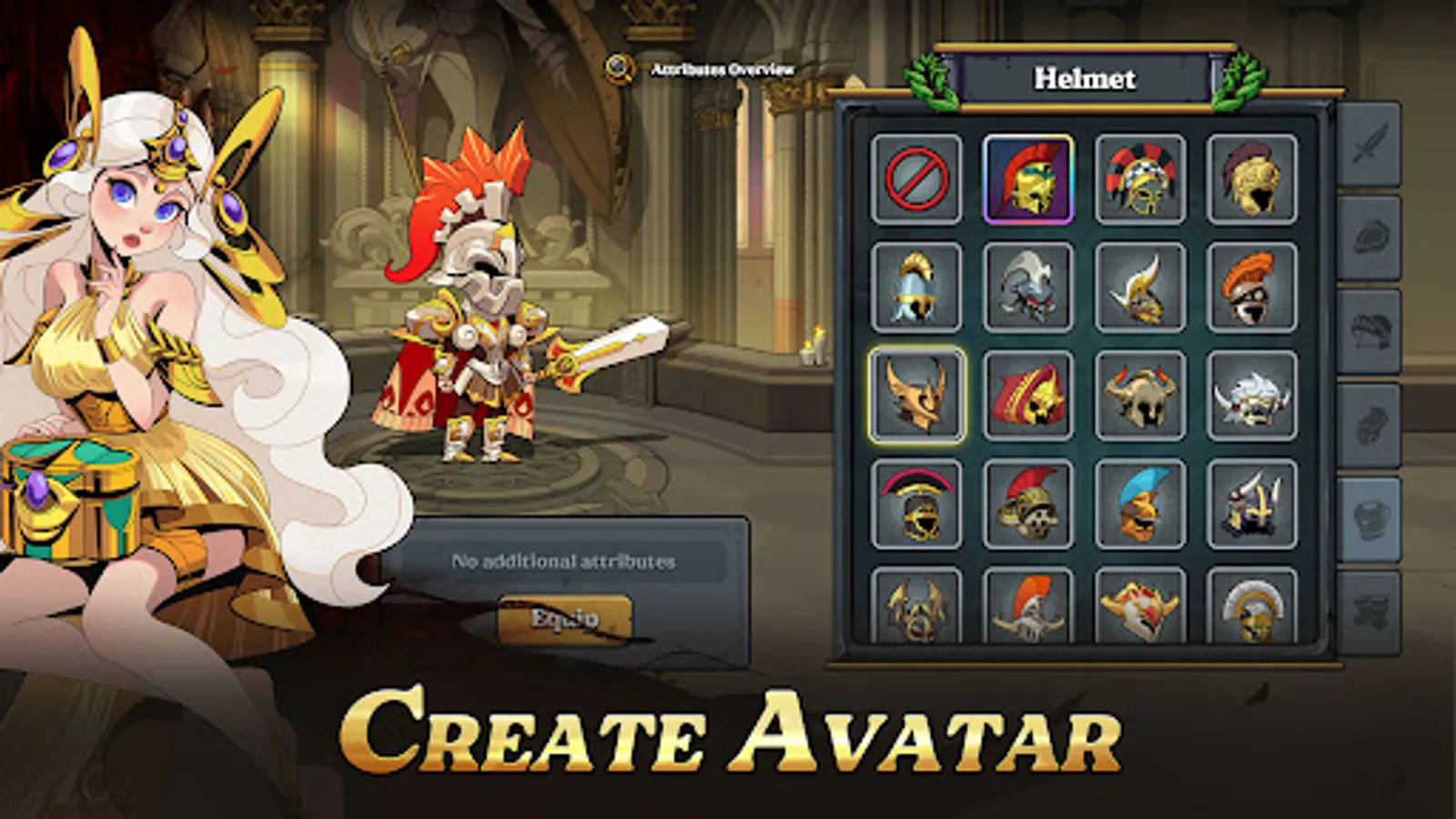Viewport: 1456px width, 819px height.
Task: Choose the jester-striped helmet in the top row
Action: 1142,177
